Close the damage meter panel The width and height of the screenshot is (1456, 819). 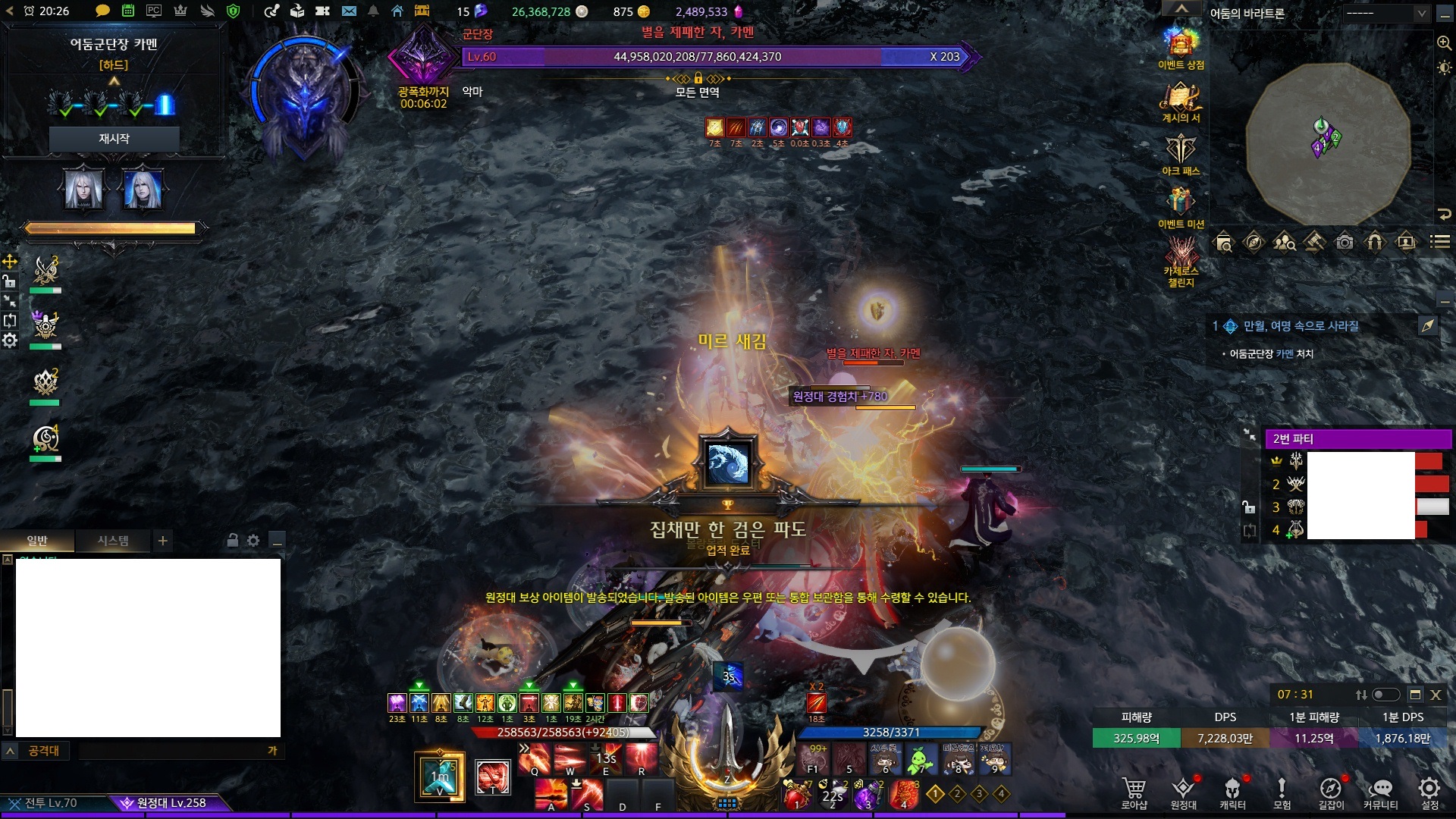(x=1436, y=695)
